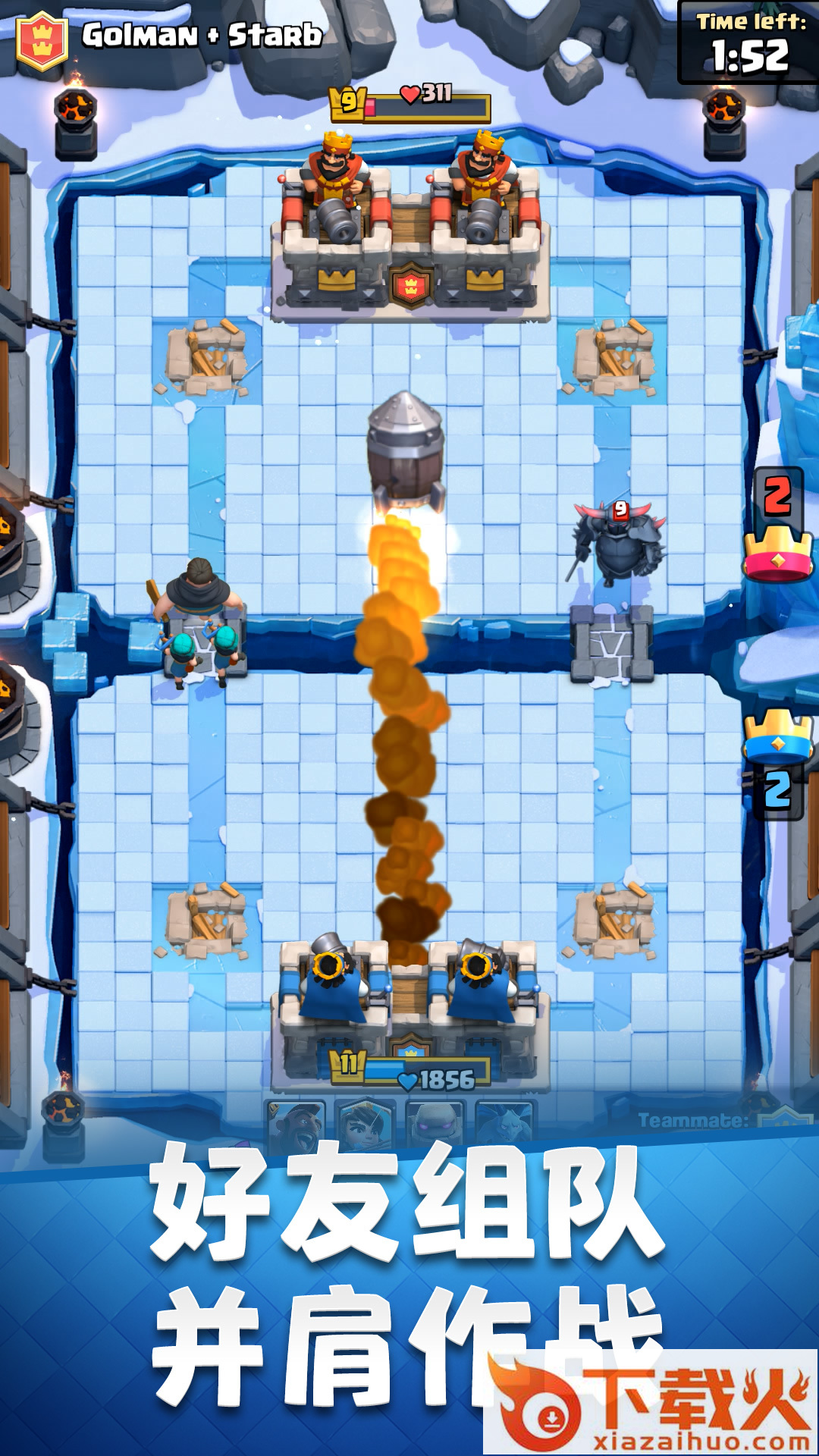
Task: Select the Hog Rider card
Action: click(296, 1124)
